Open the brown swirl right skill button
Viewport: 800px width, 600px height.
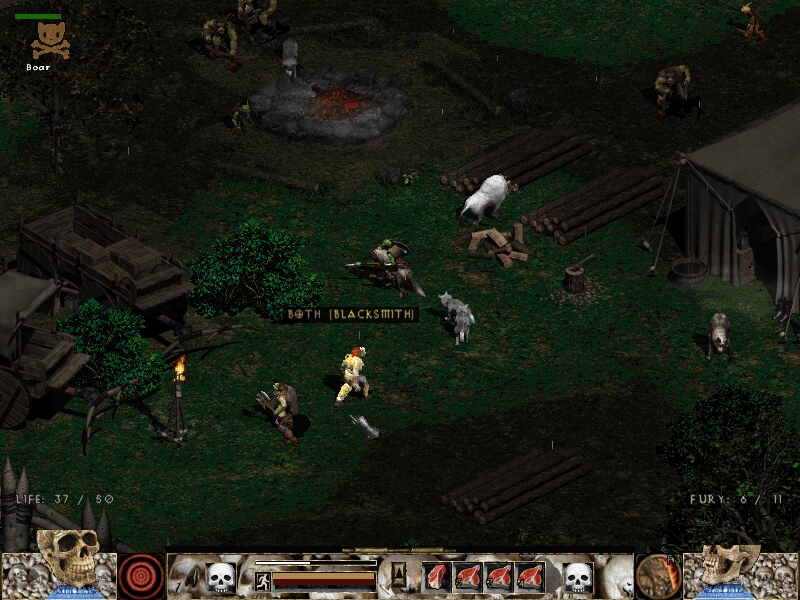[658, 576]
